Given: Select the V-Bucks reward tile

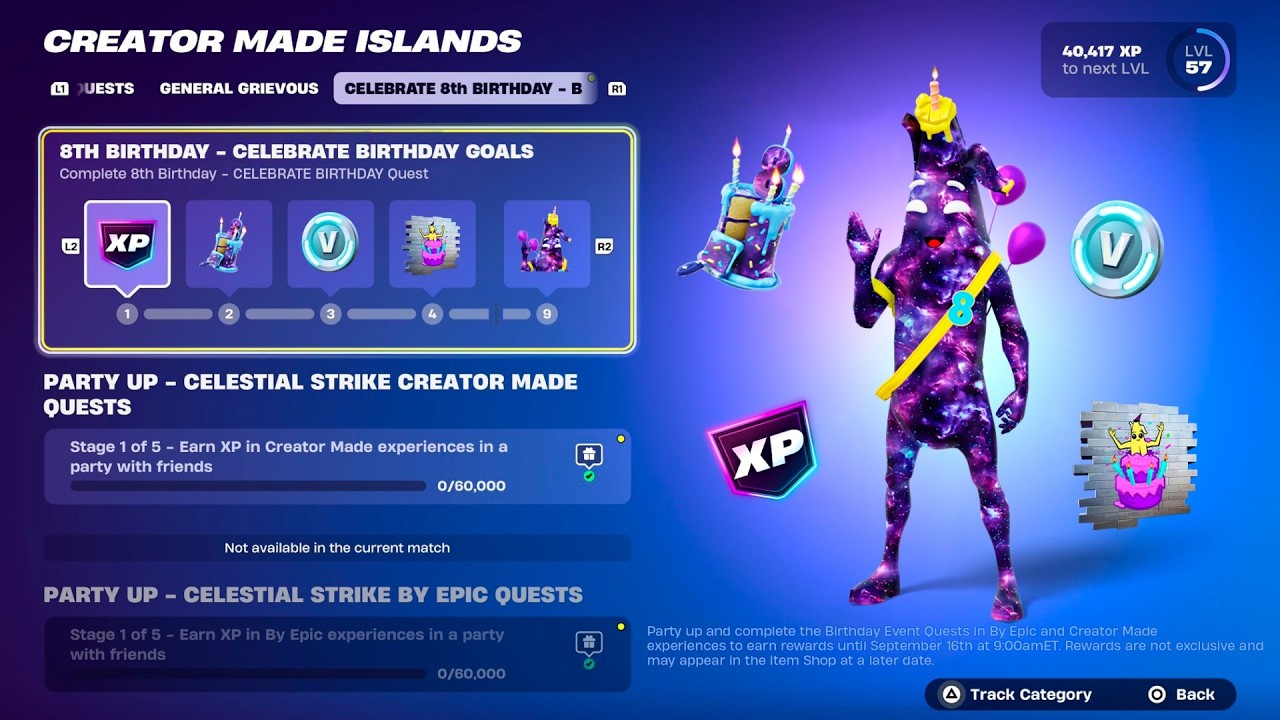Looking at the screenshot, I should 331,245.
